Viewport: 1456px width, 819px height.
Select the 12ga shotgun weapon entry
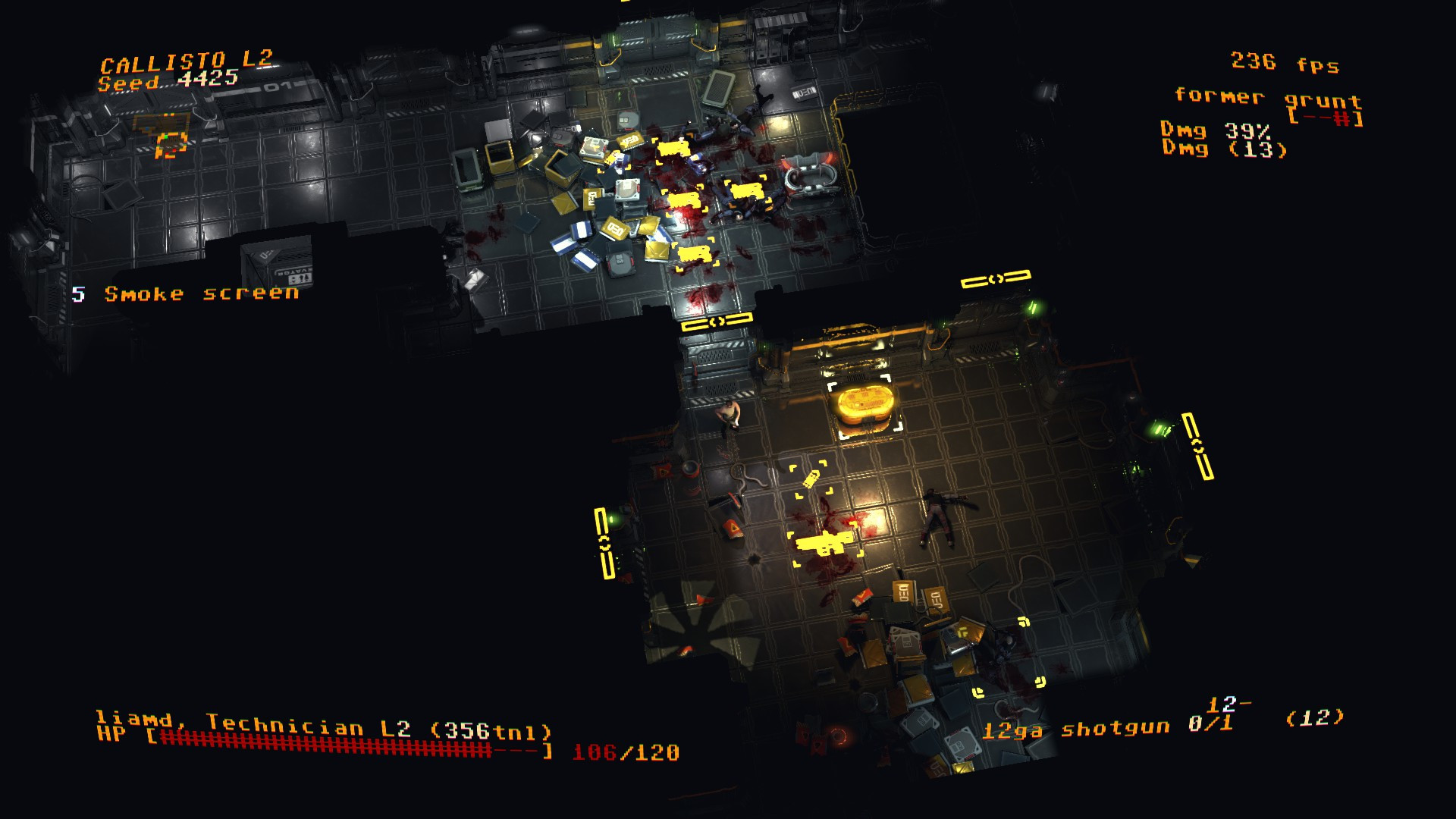pyautogui.click(x=1075, y=730)
